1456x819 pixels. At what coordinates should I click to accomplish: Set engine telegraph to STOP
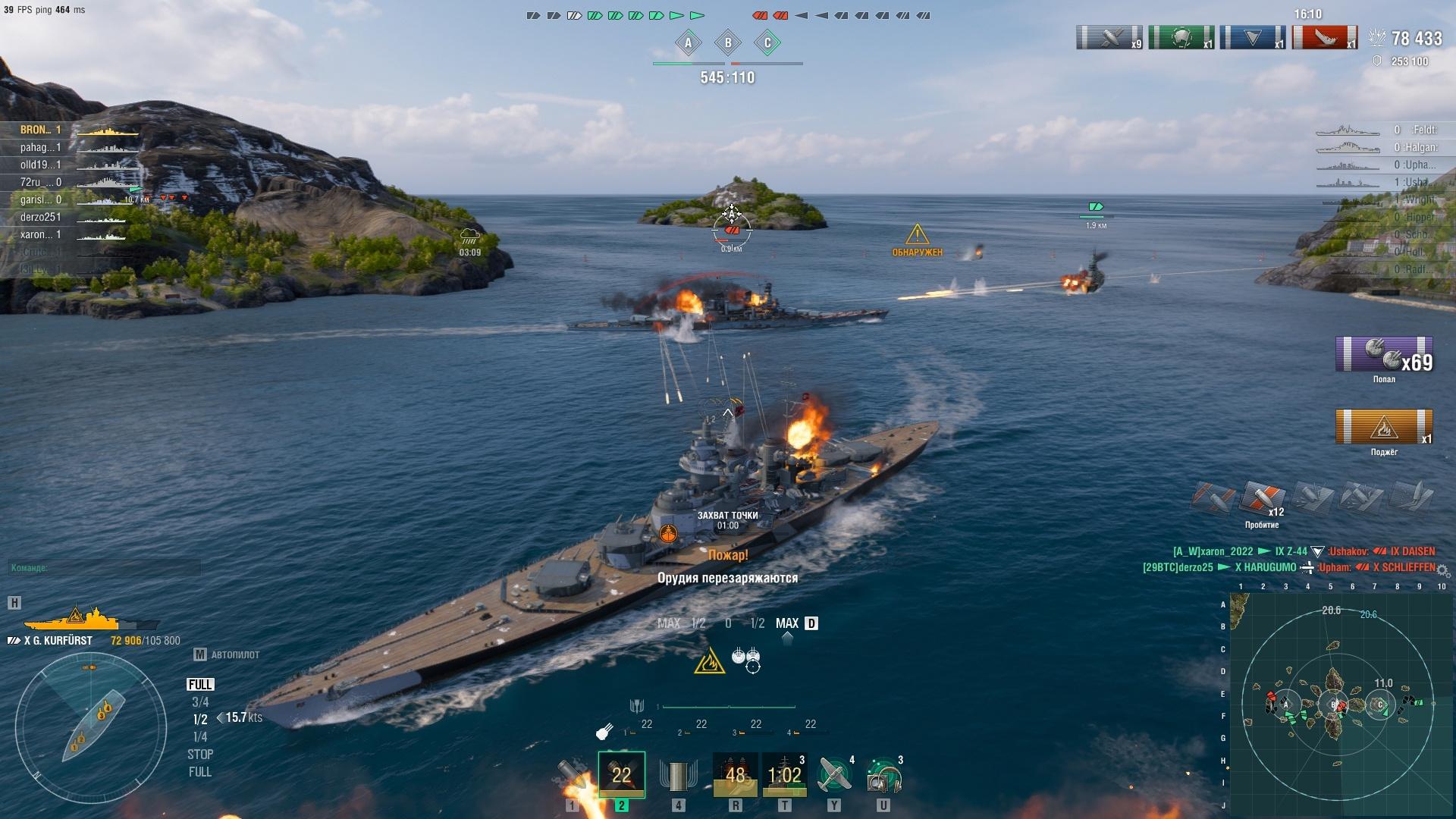200,755
